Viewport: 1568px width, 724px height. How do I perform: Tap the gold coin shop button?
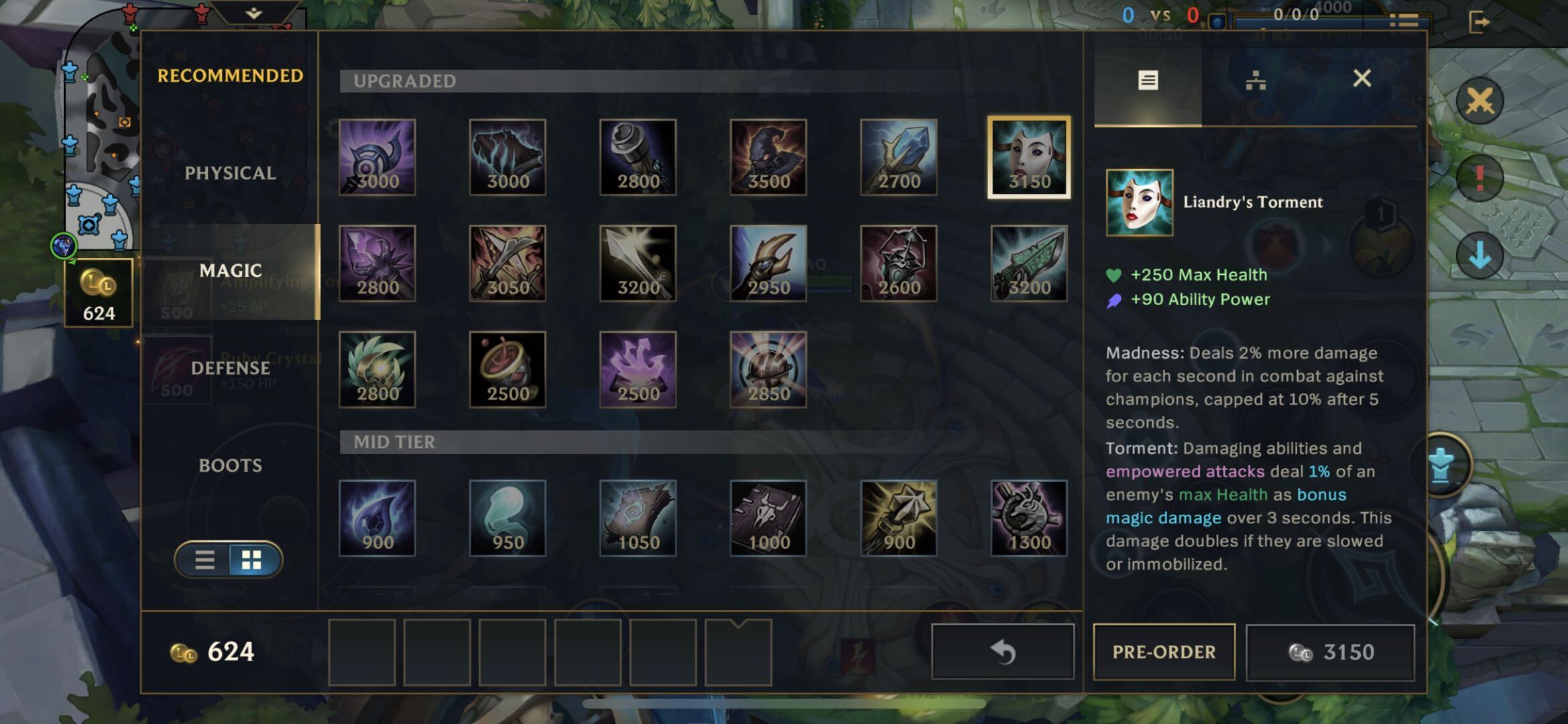pyautogui.click(x=99, y=292)
